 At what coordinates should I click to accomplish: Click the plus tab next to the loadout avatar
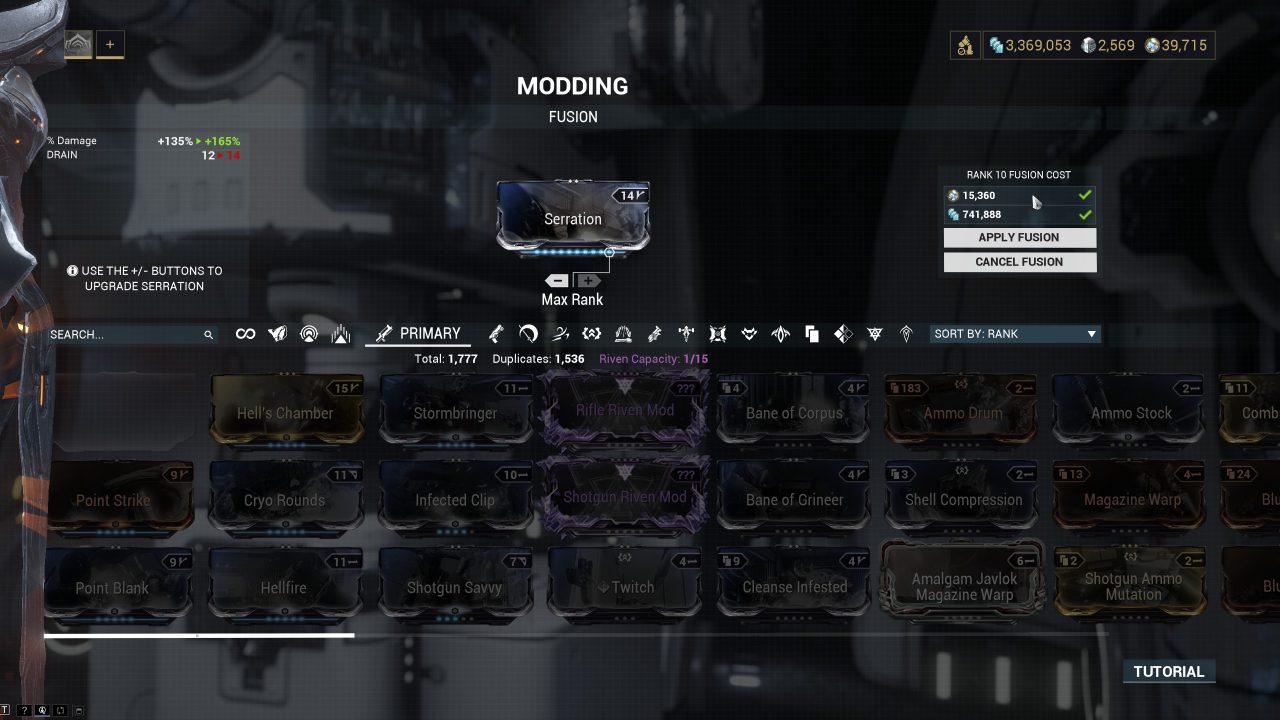[x=110, y=43]
